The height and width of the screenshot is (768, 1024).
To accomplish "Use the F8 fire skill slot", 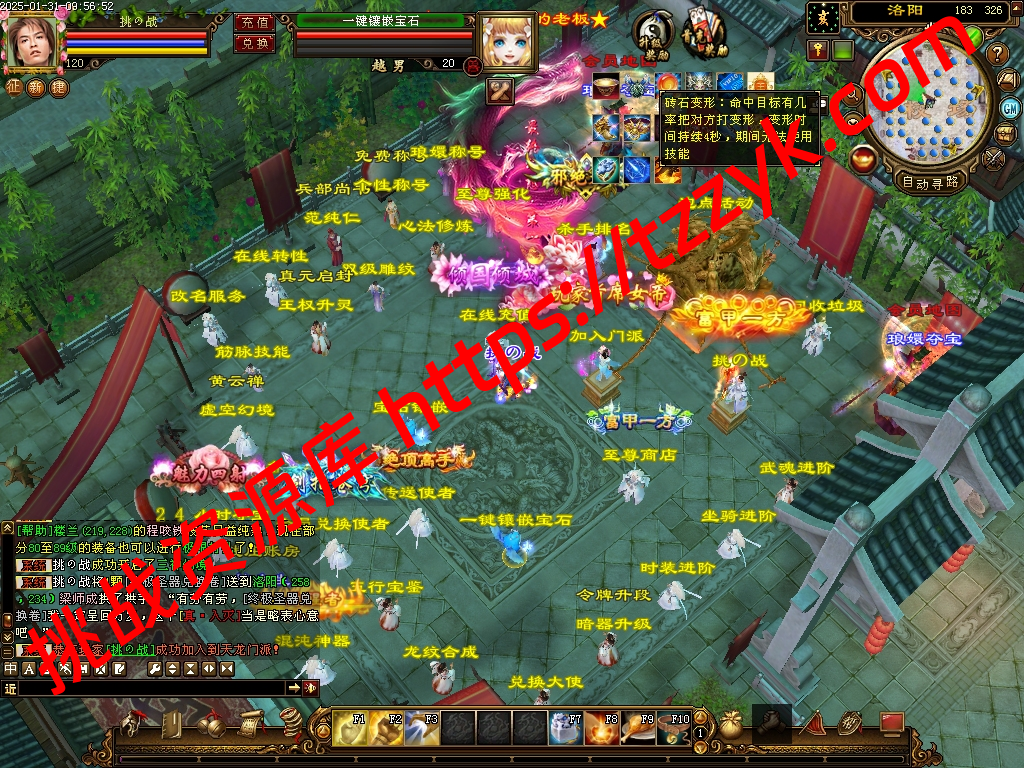I will point(602,727).
